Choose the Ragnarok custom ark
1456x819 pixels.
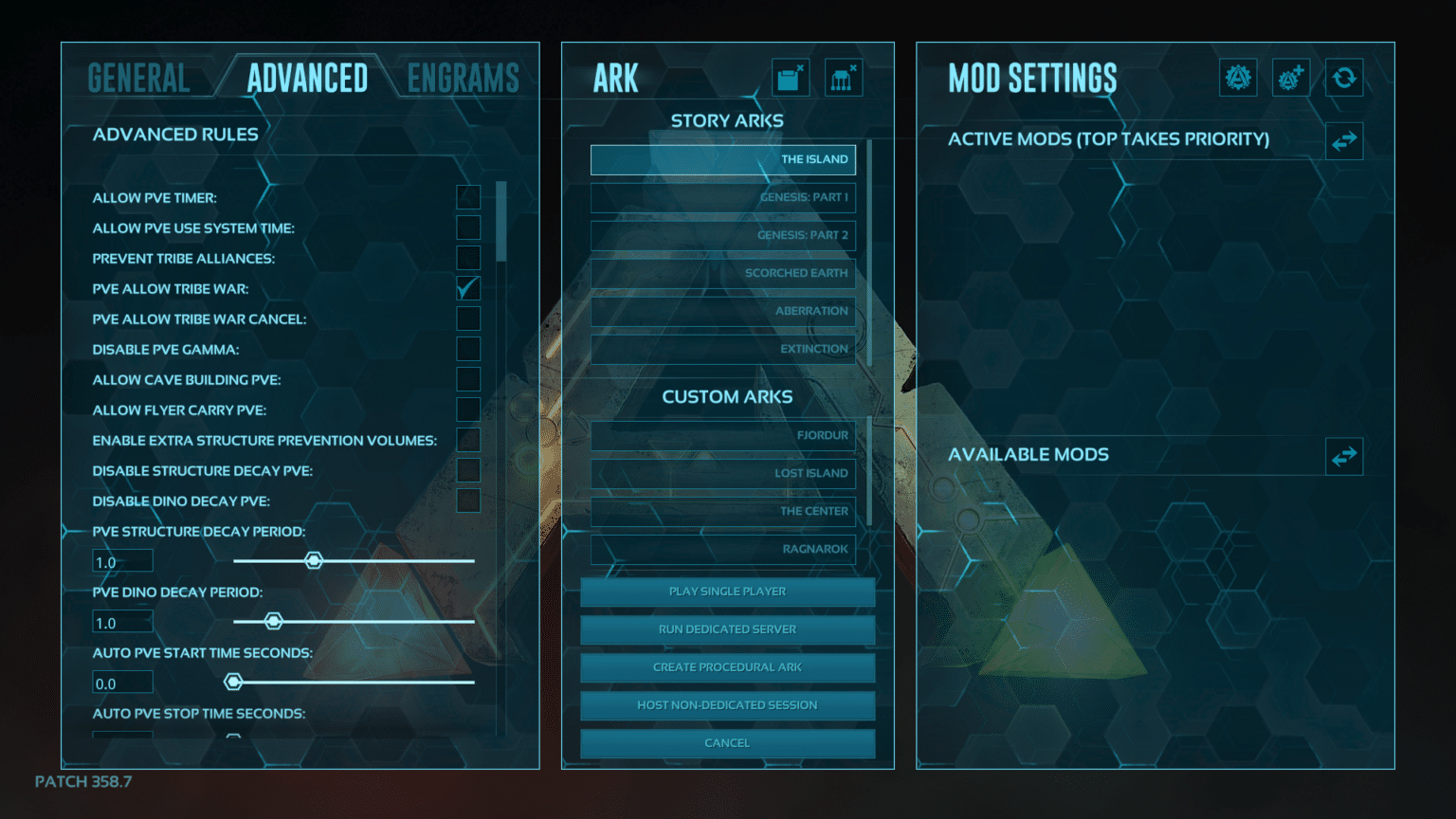click(722, 549)
